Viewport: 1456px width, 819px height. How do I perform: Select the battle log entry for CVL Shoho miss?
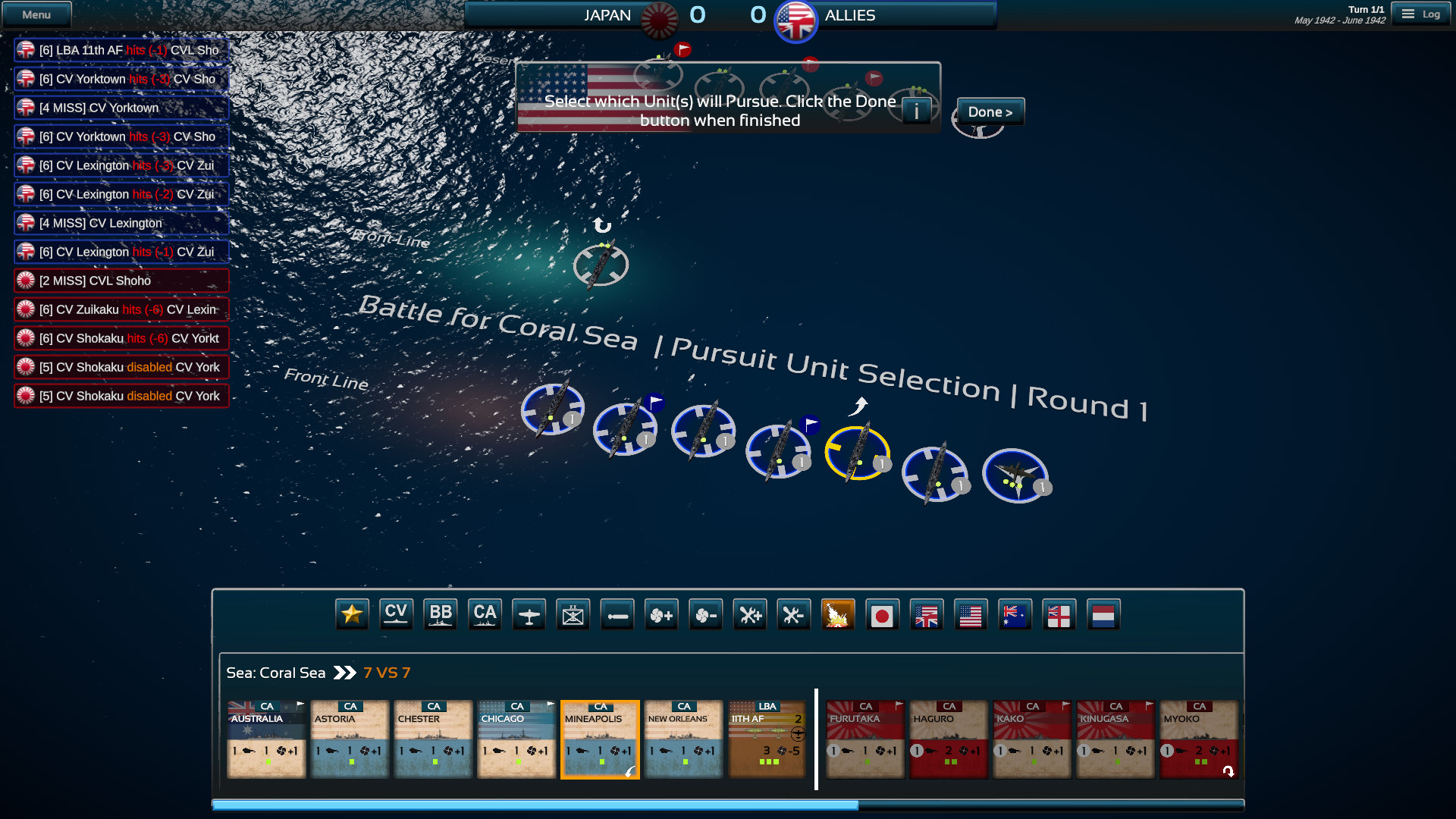coord(121,281)
